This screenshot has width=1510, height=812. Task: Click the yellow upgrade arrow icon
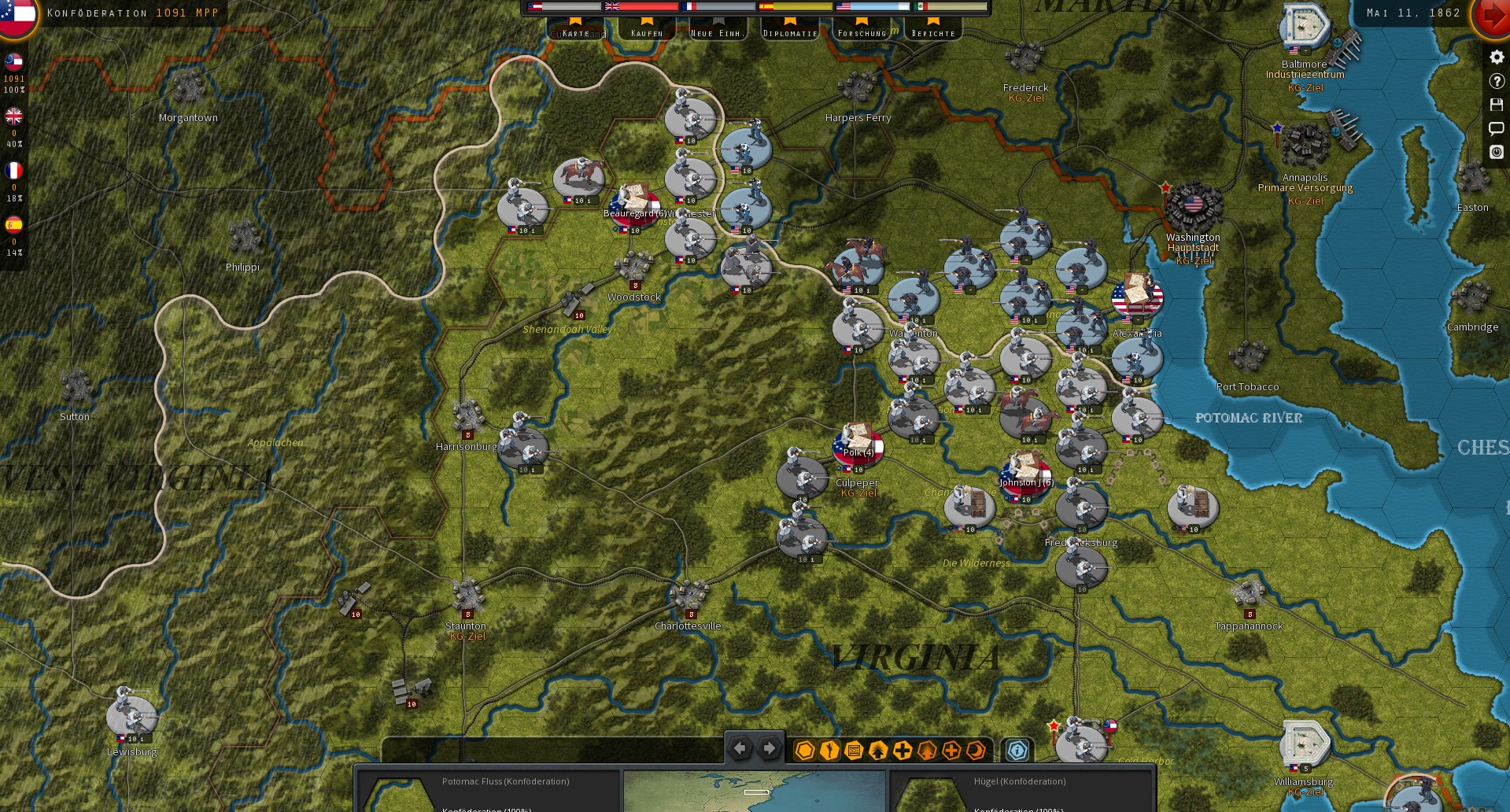click(x=878, y=750)
